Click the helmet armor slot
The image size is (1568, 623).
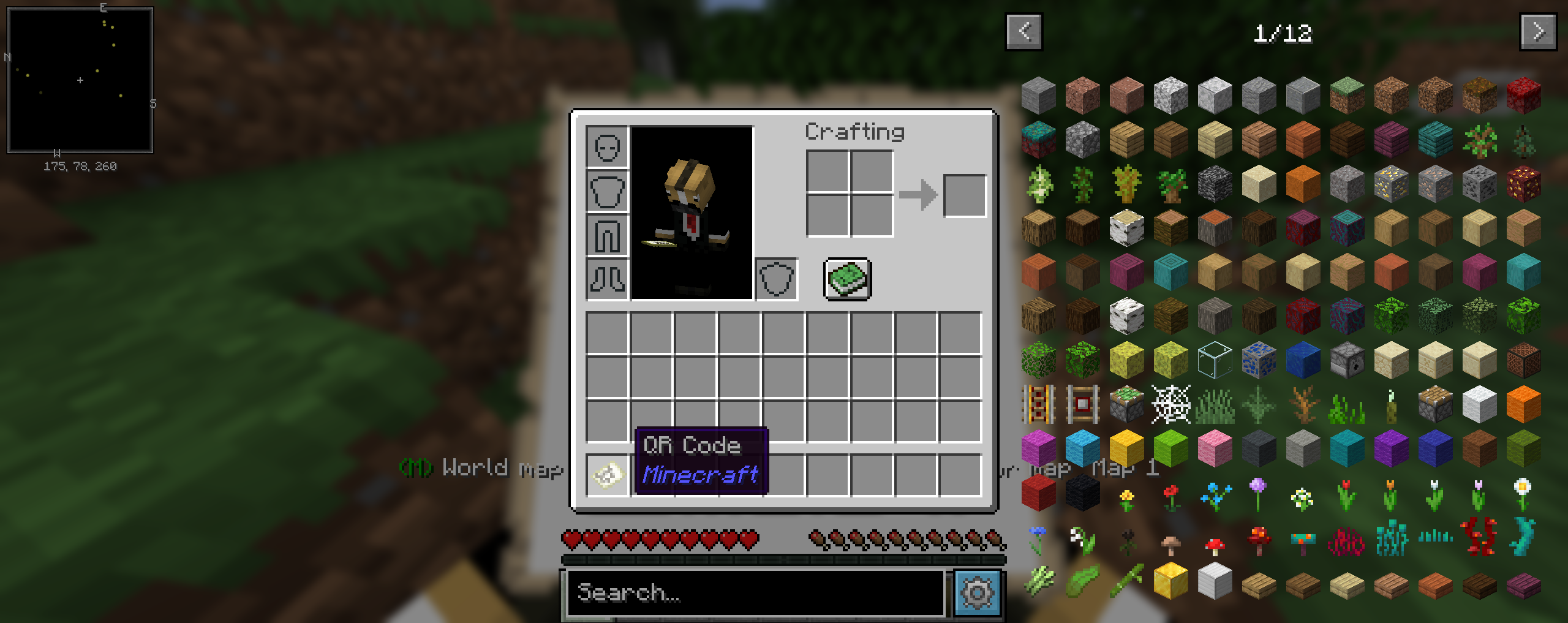coord(607,148)
